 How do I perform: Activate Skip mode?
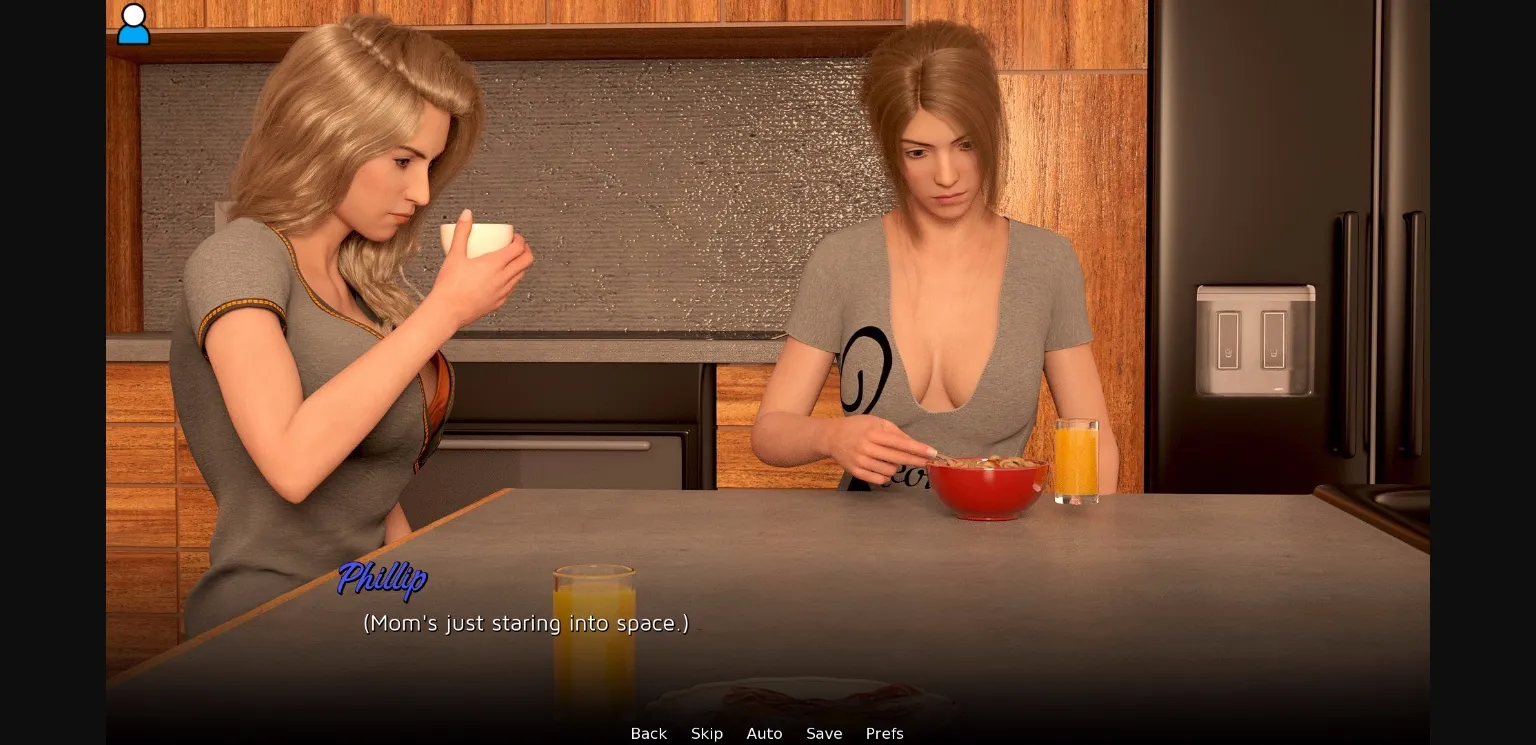pos(707,733)
